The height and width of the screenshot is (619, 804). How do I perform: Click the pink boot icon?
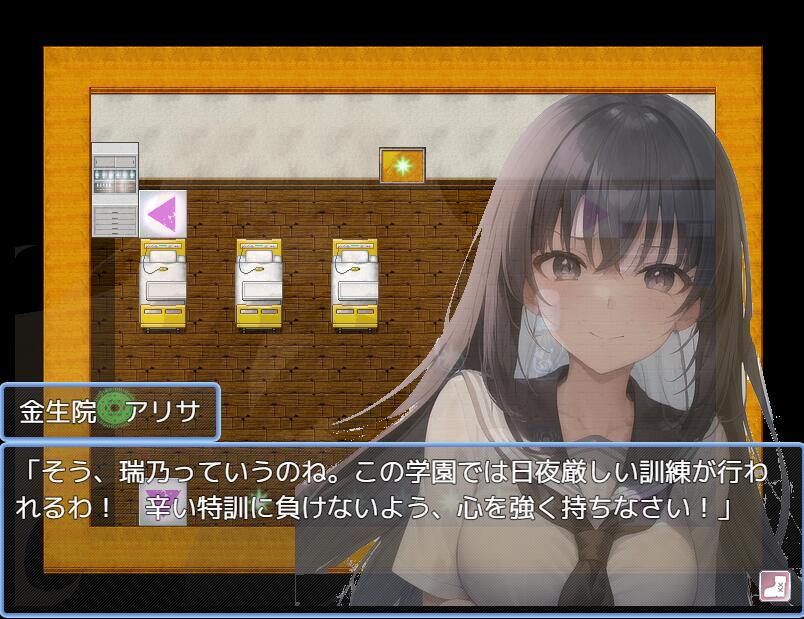click(774, 585)
